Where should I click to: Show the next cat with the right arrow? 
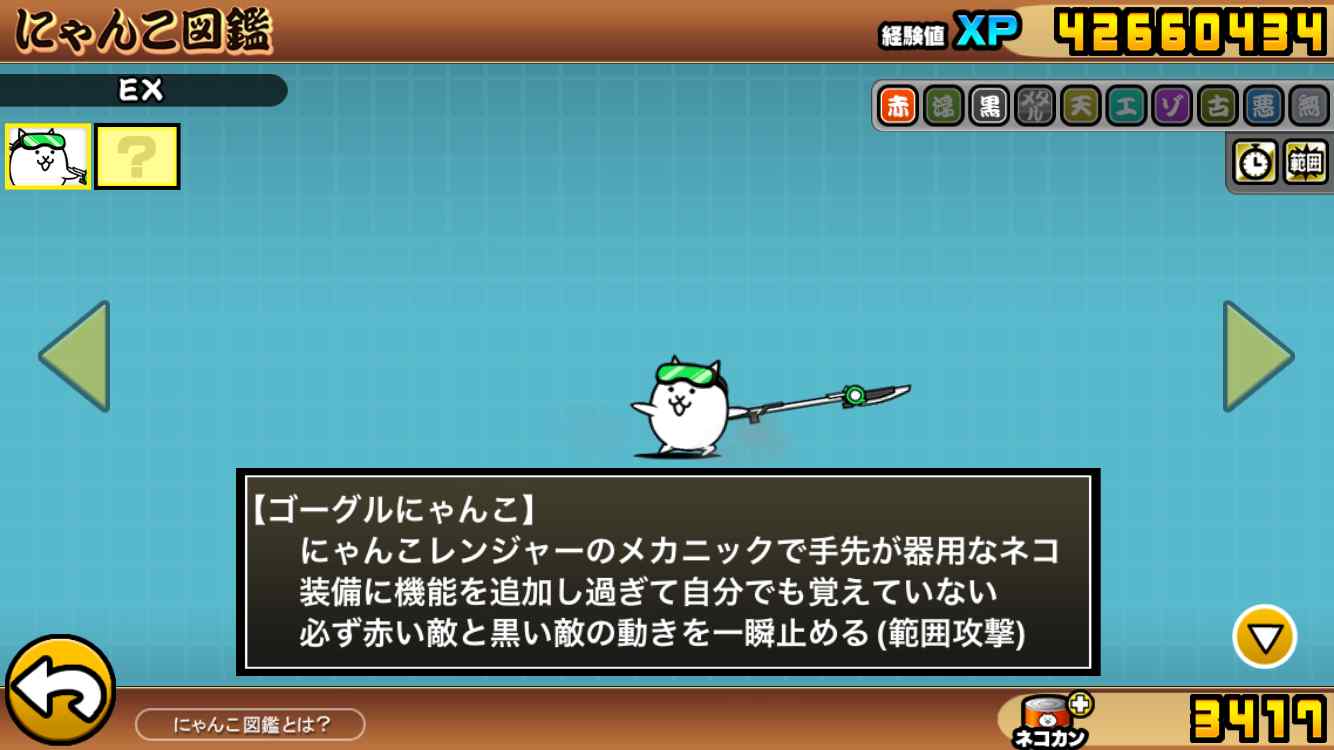[x=1257, y=356]
